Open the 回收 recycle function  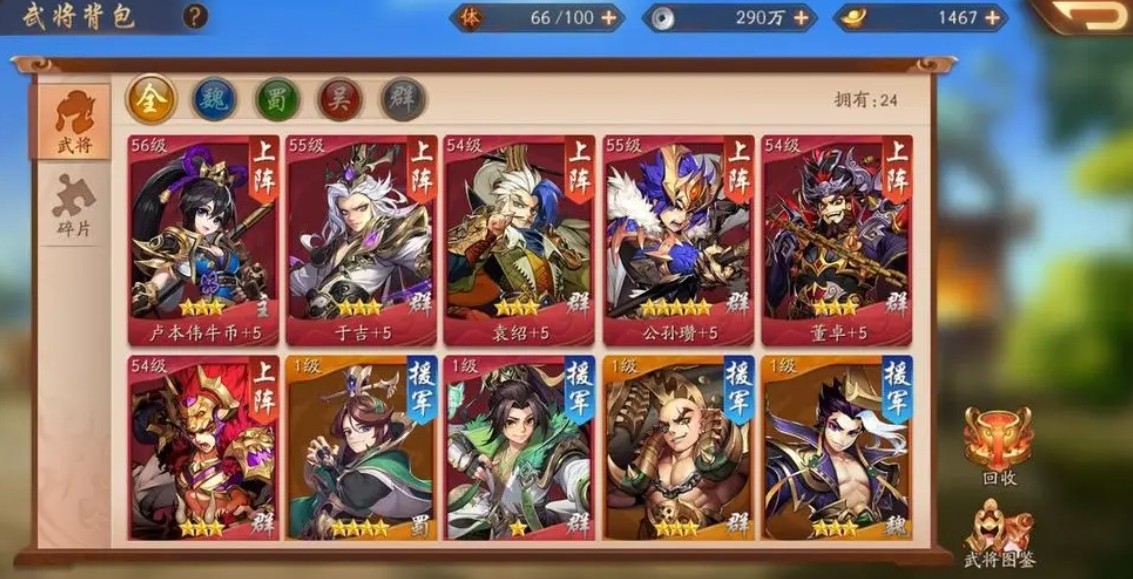coord(997,445)
